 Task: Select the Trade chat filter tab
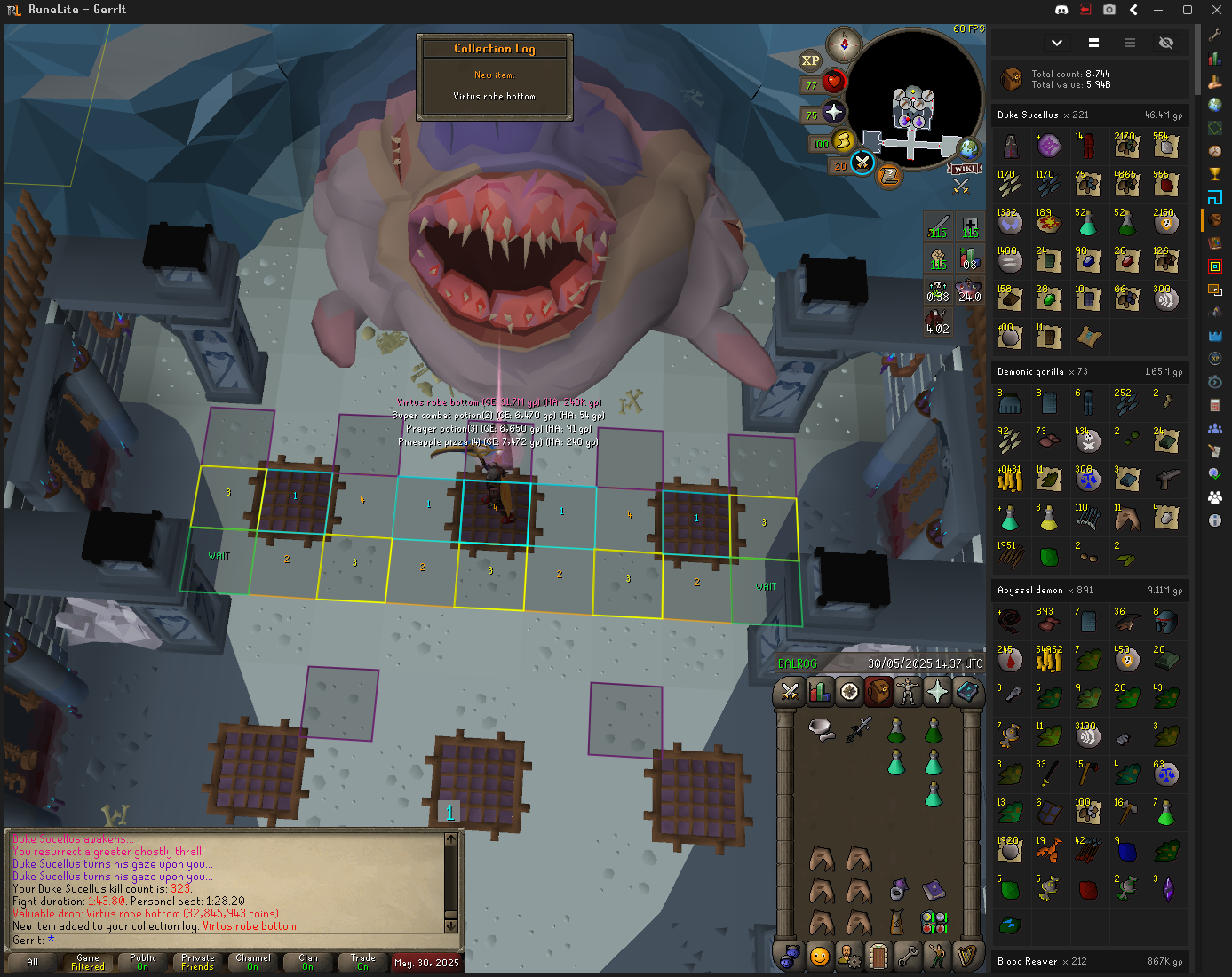point(362,962)
